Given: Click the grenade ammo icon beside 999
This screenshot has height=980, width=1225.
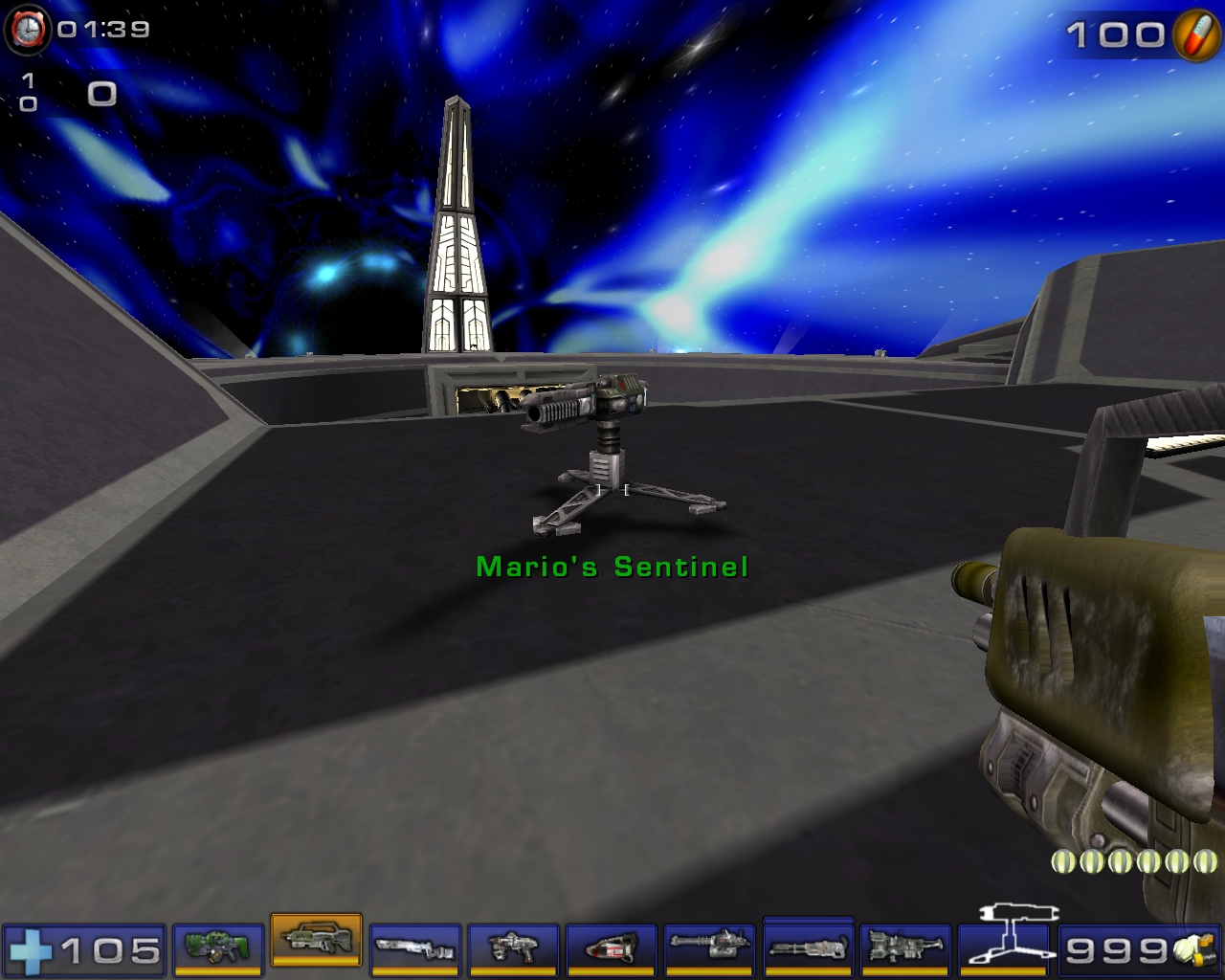Looking at the screenshot, I should [x=1192, y=952].
